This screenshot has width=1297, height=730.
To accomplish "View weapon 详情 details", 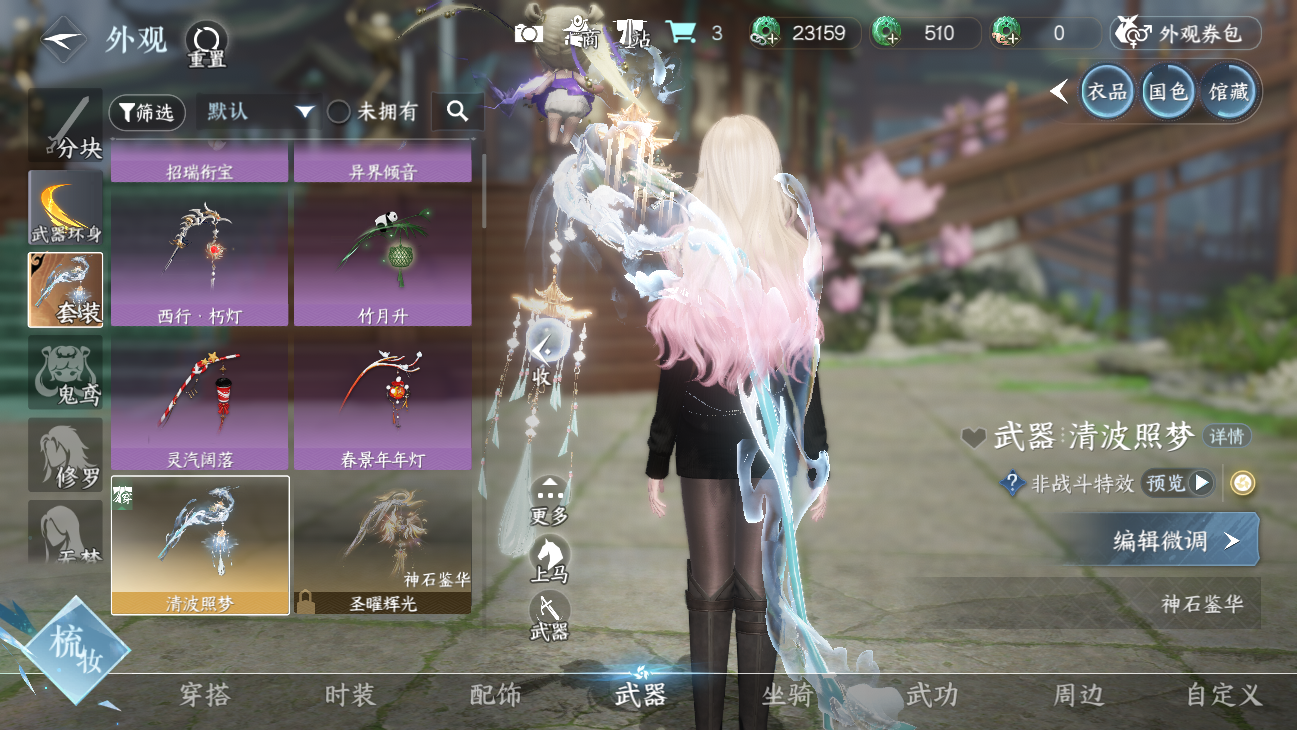I will 1226,436.
